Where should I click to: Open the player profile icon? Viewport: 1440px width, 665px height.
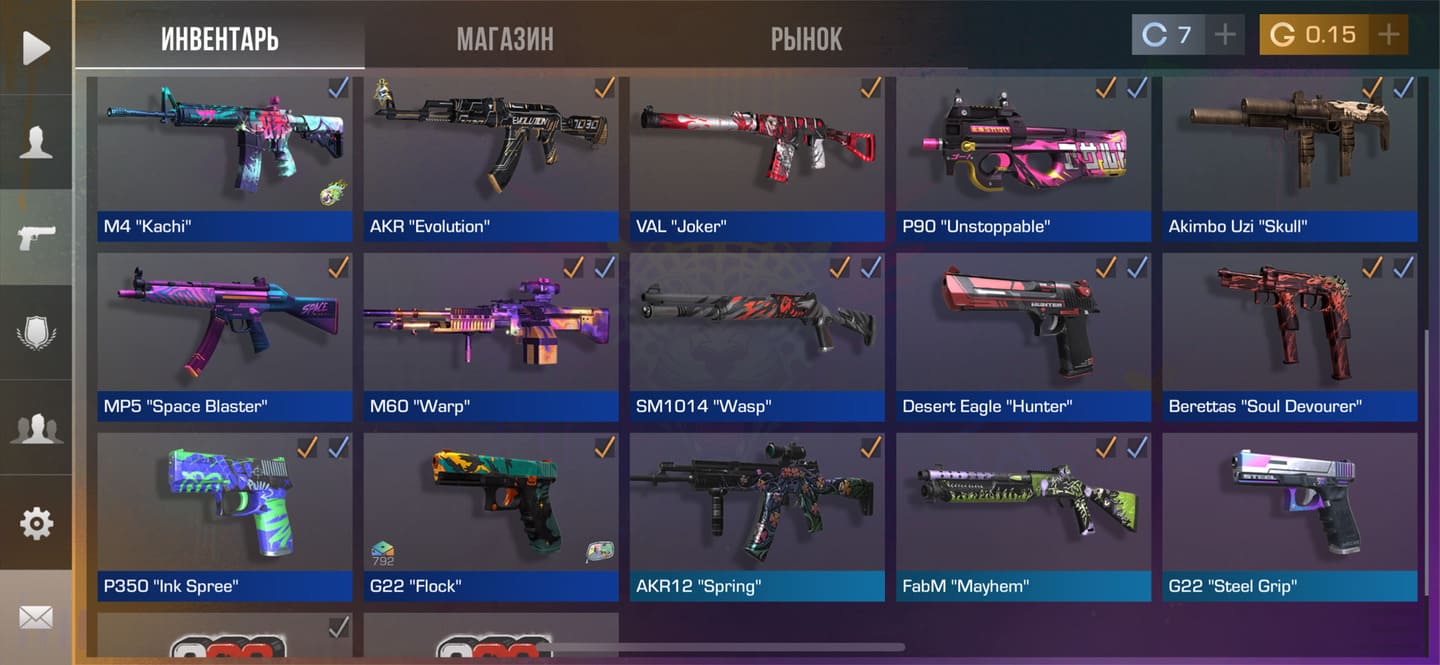pos(36,143)
